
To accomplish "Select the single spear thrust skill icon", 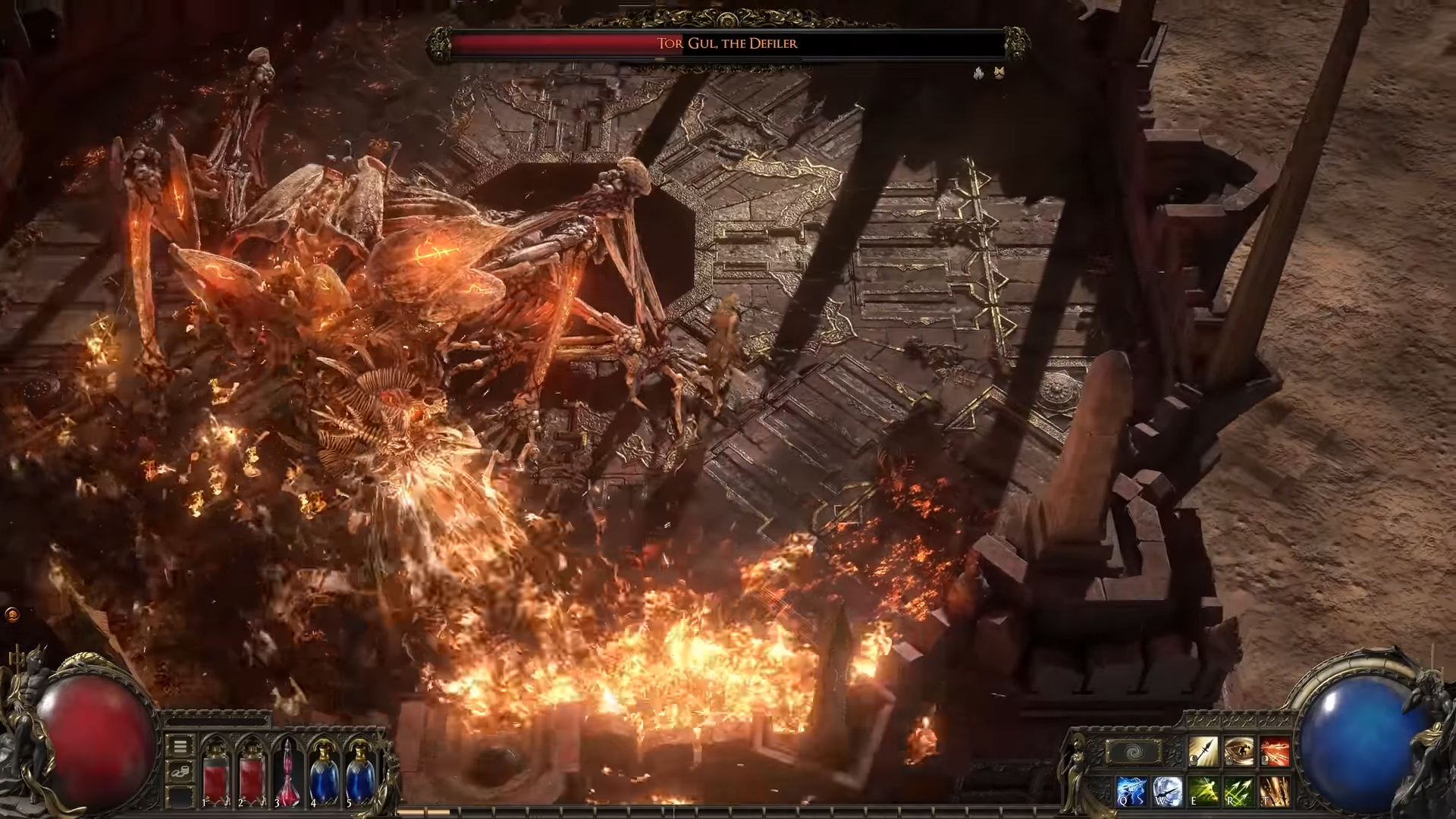I will pyautogui.click(x=1203, y=752).
